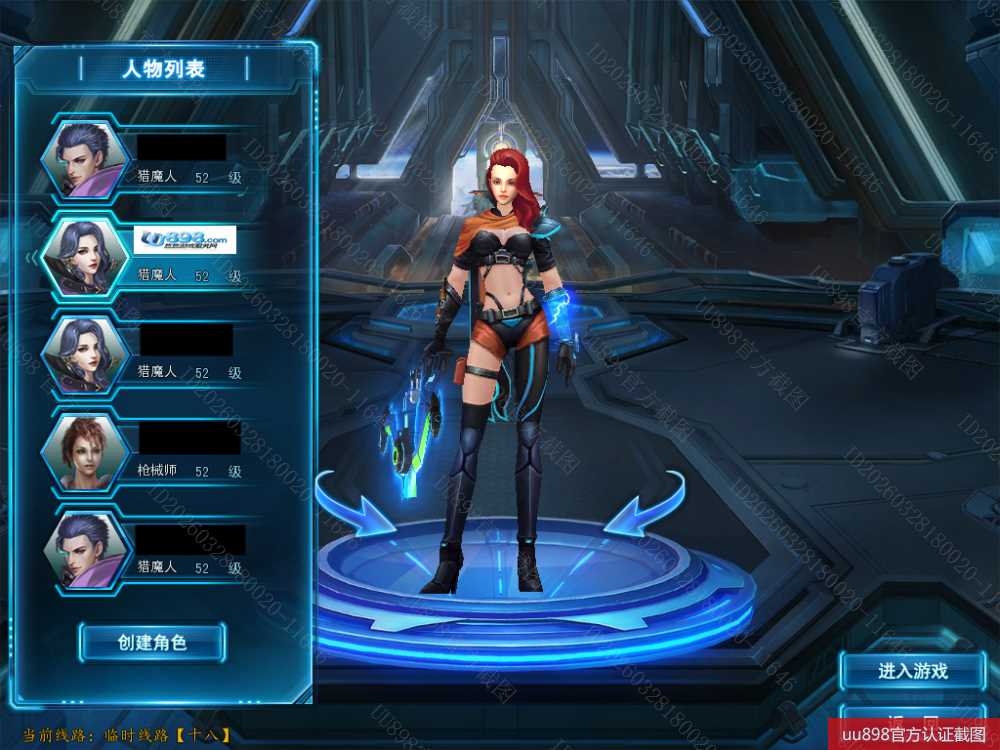Click the 进入游戏 enter game button
The width and height of the screenshot is (1000, 750).
(x=912, y=671)
